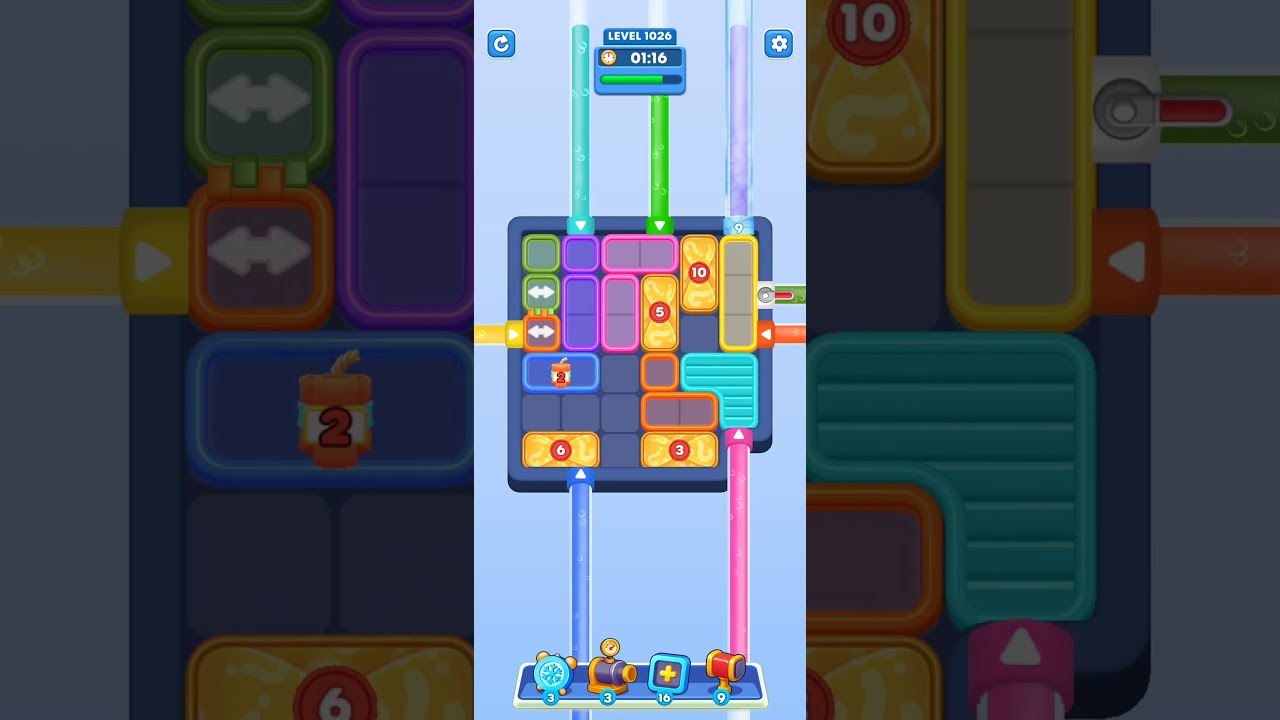1280x720 pixels.
Task: Click the juice cup block numbered 8
Action: pyautogui.click(x=560, y=372)
